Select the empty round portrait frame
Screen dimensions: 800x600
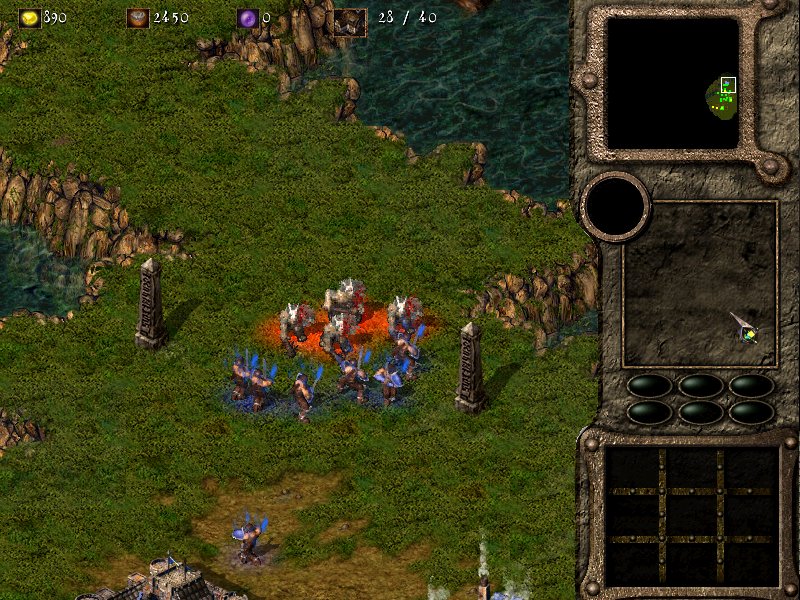coord(615,206)
